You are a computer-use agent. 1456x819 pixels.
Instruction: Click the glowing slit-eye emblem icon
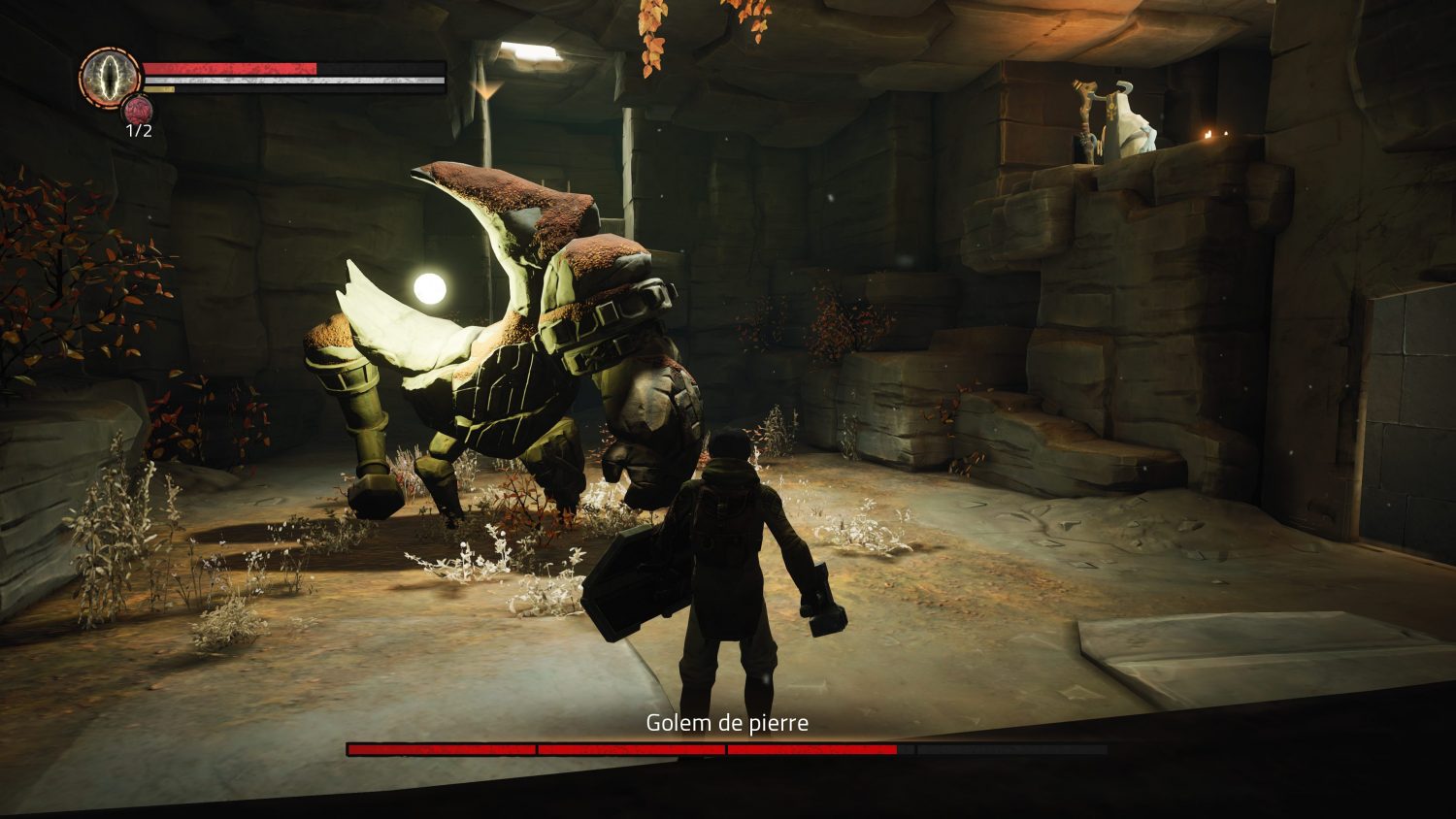[x=110, y=78]
